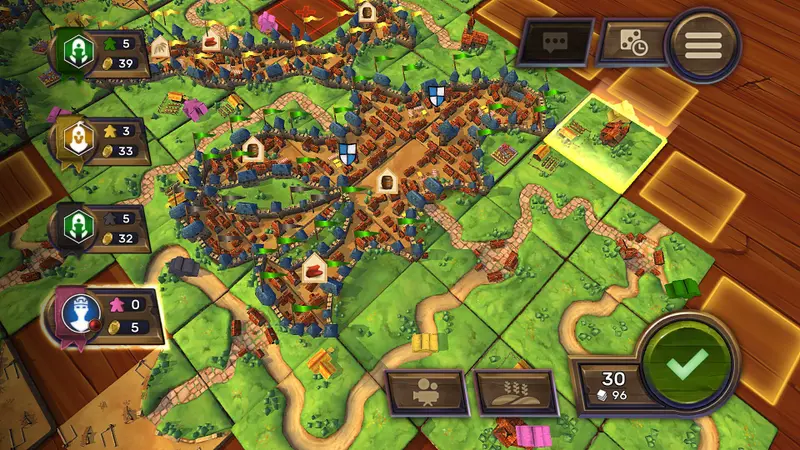
Task: Toggle the farm fields overlay button
Action: click(515, 393)
